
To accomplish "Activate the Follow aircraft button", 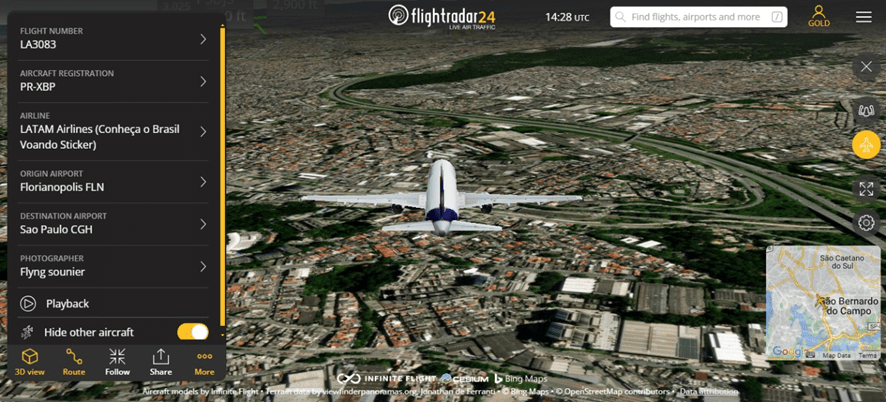I will (x=117, y=362).
